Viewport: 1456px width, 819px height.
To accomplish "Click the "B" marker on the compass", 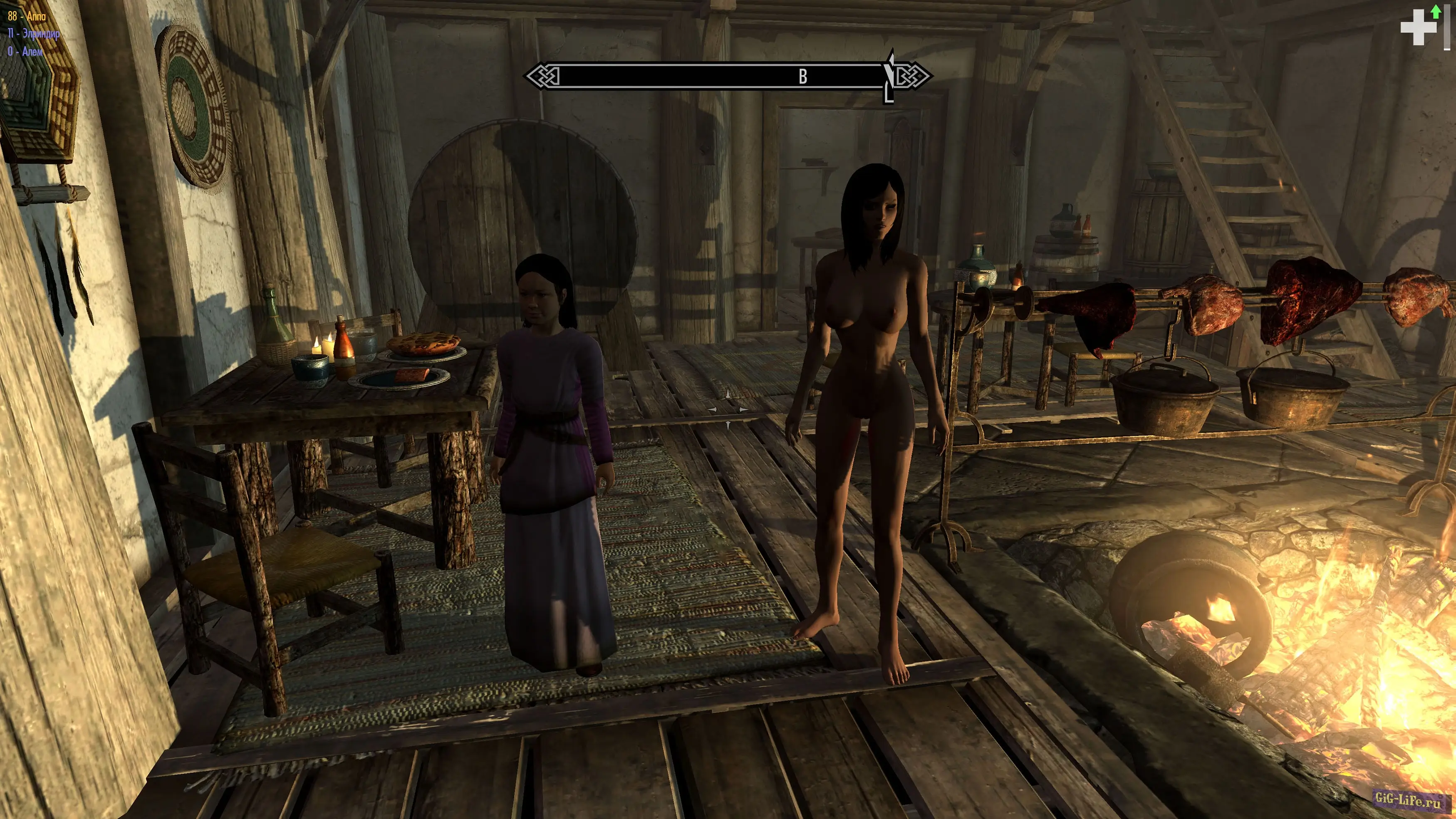I will pyautogui.click(x=802, y=77).
